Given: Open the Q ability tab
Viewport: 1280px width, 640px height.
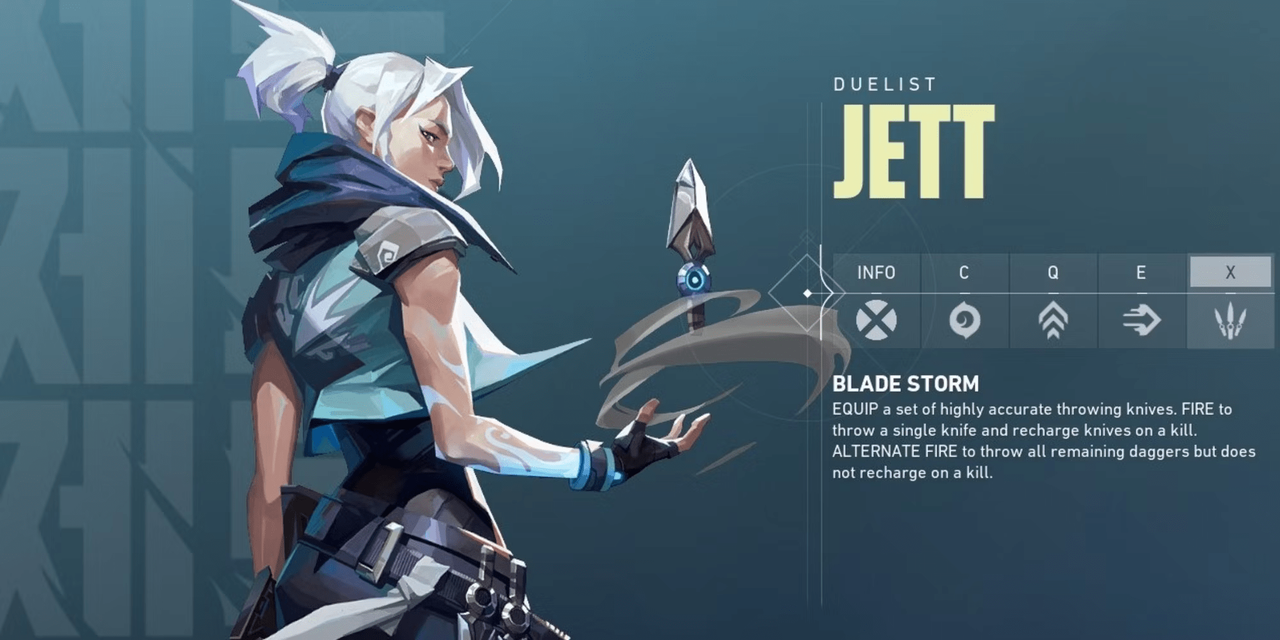Looking at the screenshot, I should 1053,272.
